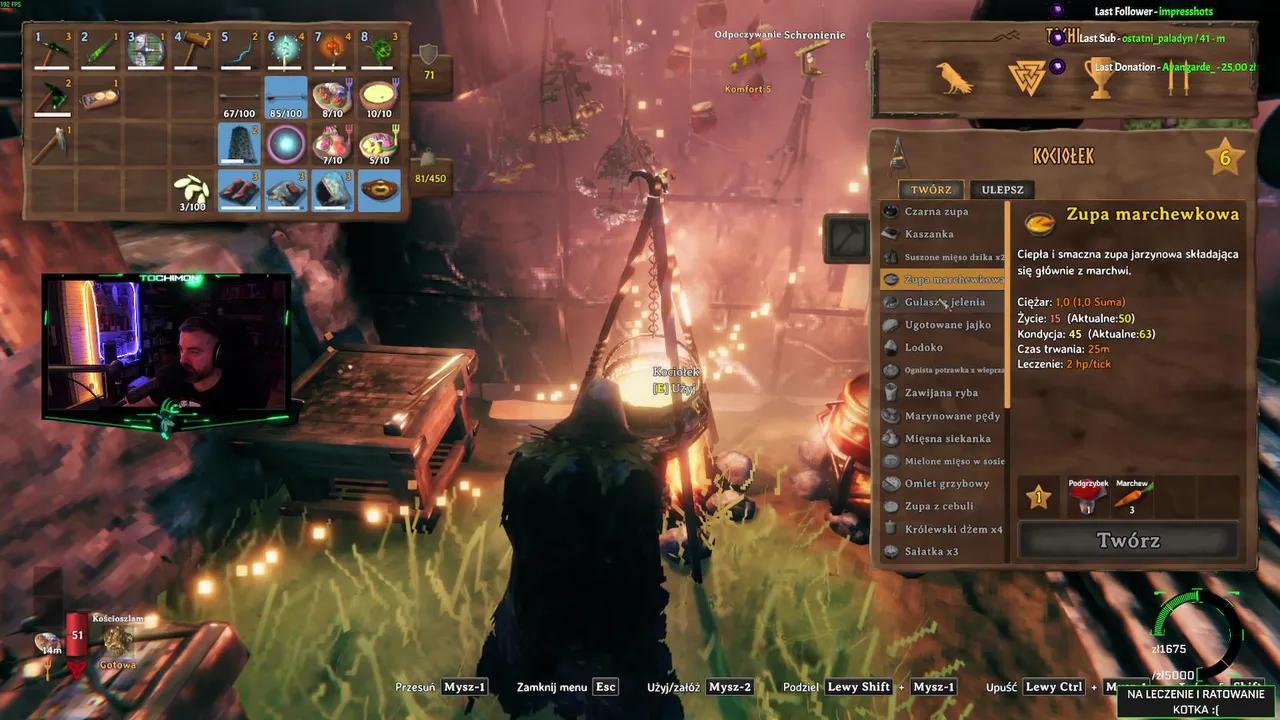Pick the yellow soup bowl showing 10/10

[379, 97]
